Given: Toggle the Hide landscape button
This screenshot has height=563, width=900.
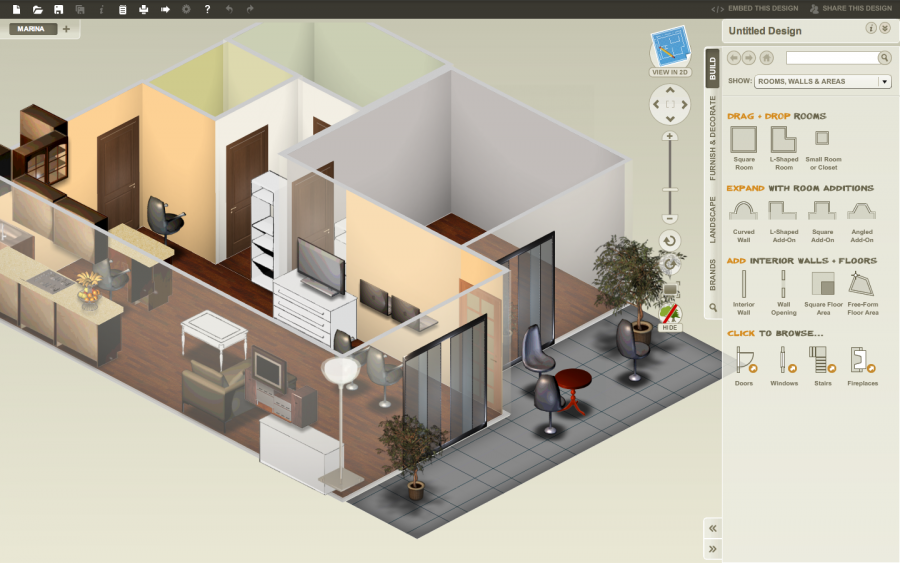Looking at the screenshot, I should (670, 318).
